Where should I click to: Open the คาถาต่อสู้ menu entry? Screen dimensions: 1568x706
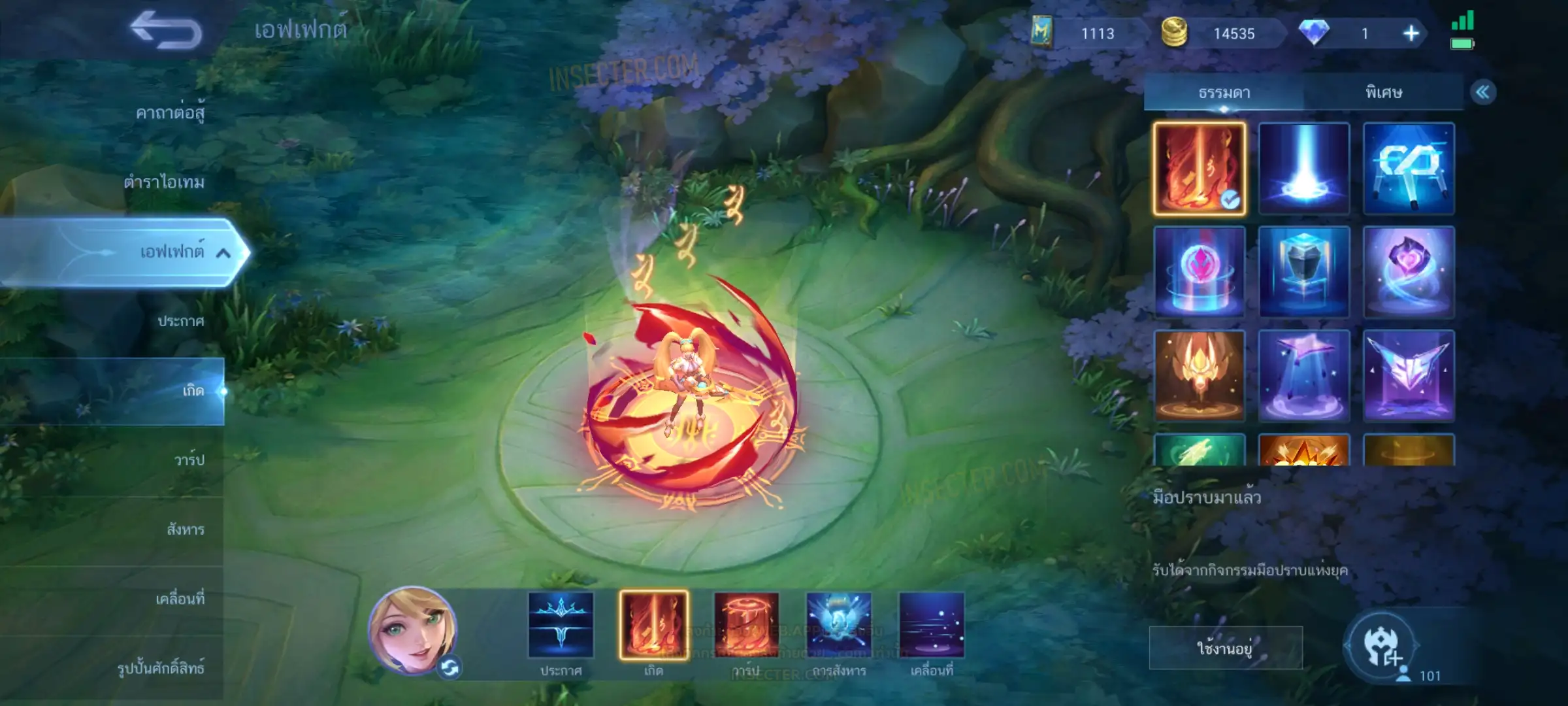click(170, 113)
